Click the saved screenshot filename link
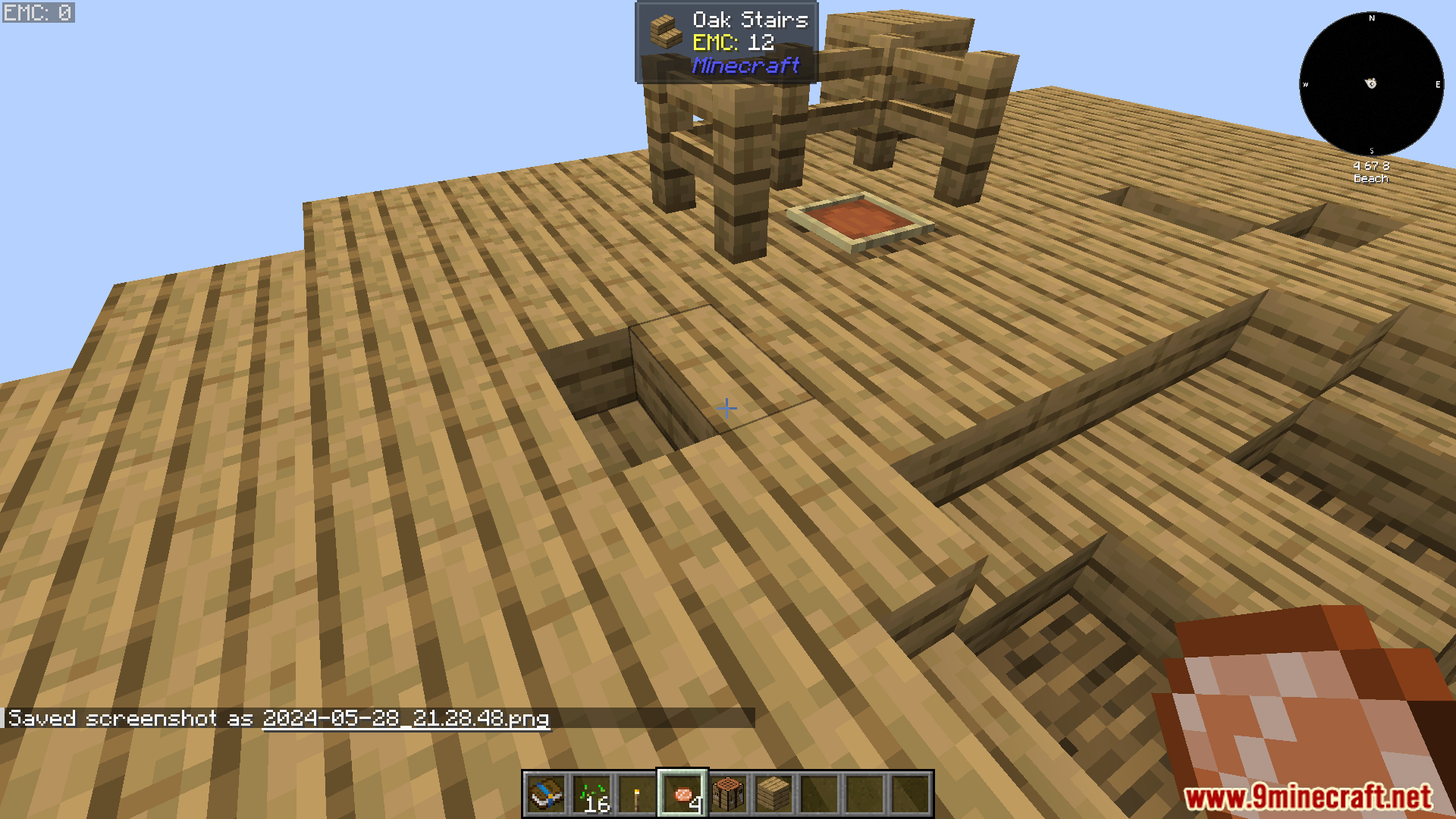Image resolution: width=1456 pixels, height=819 pixels. point(405,719)
